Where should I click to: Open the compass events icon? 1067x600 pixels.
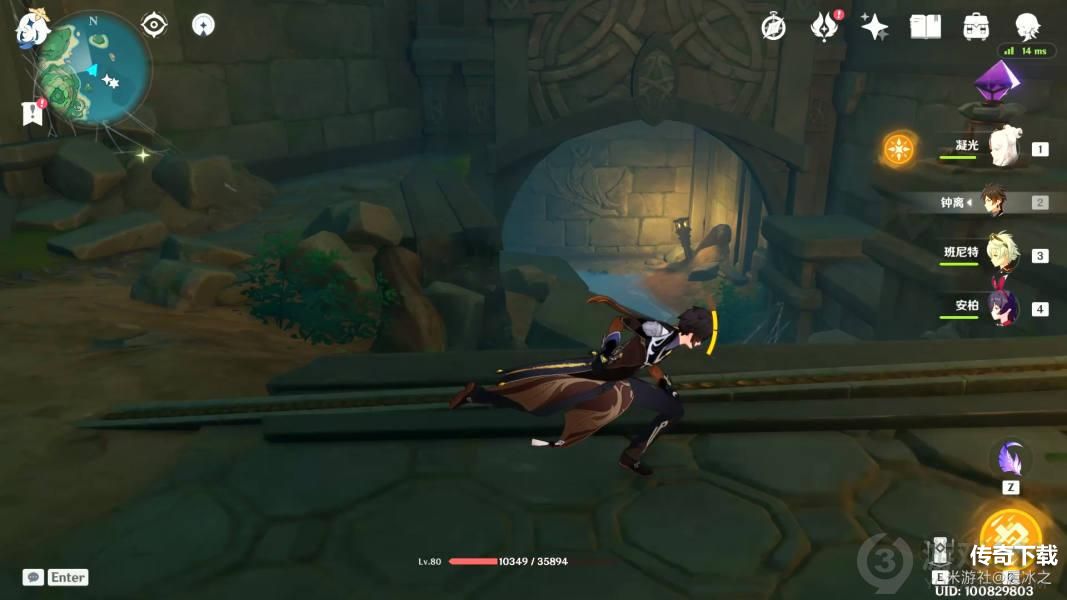click(773, 28)
